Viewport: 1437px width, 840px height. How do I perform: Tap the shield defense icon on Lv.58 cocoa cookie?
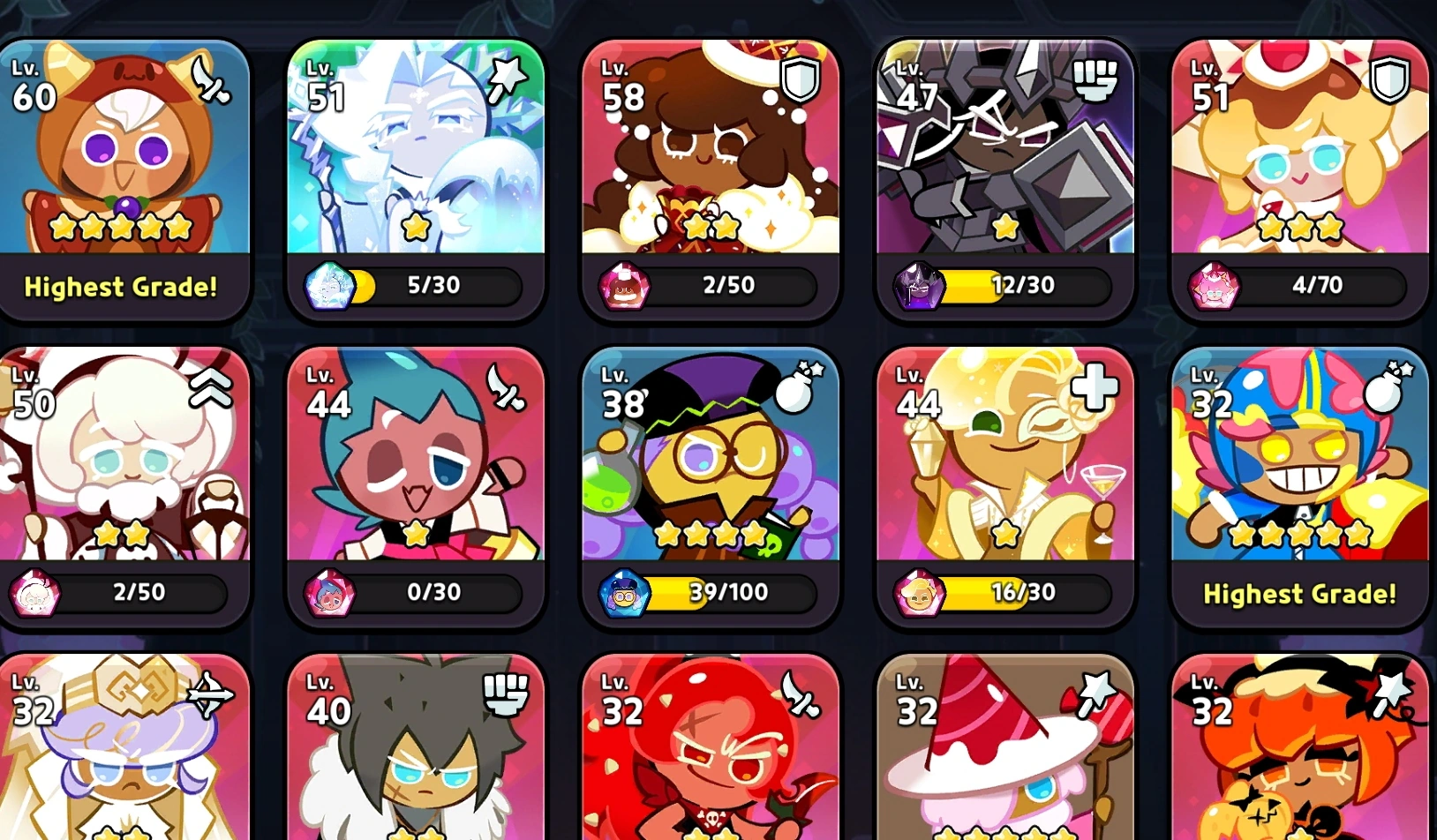pos(801,80)
